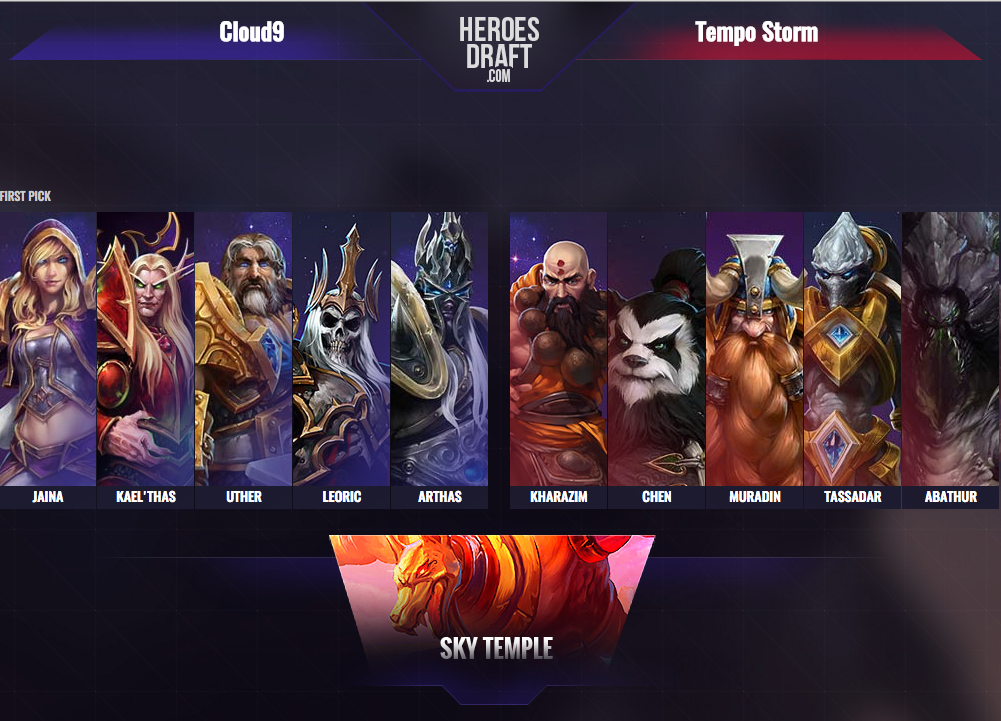The width and height of the screenshot is (1001, 721).
Task: Click Uther's hero card
Action: point(244,350)
